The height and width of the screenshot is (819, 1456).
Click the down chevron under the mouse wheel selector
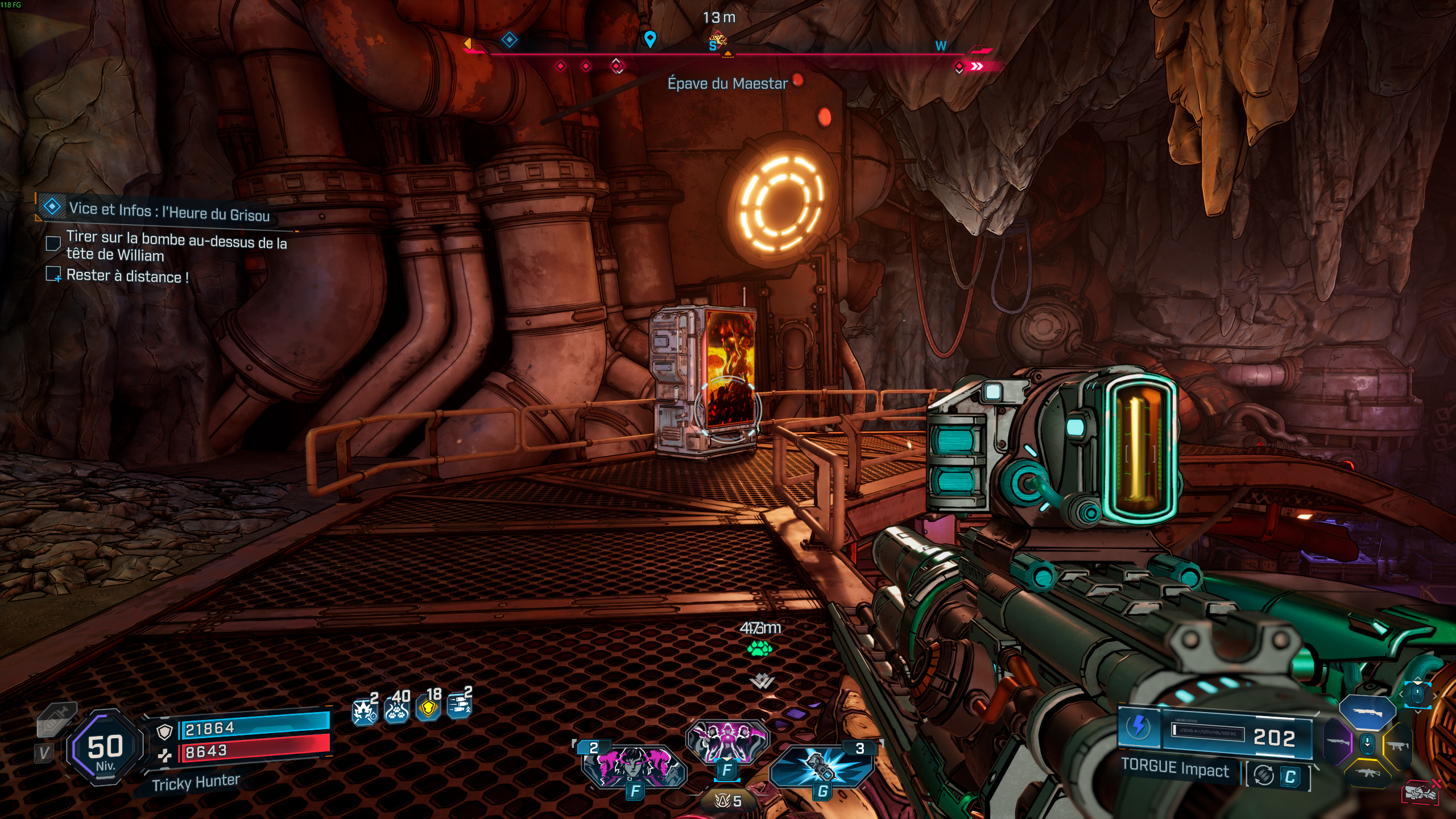click(1417, 712)
